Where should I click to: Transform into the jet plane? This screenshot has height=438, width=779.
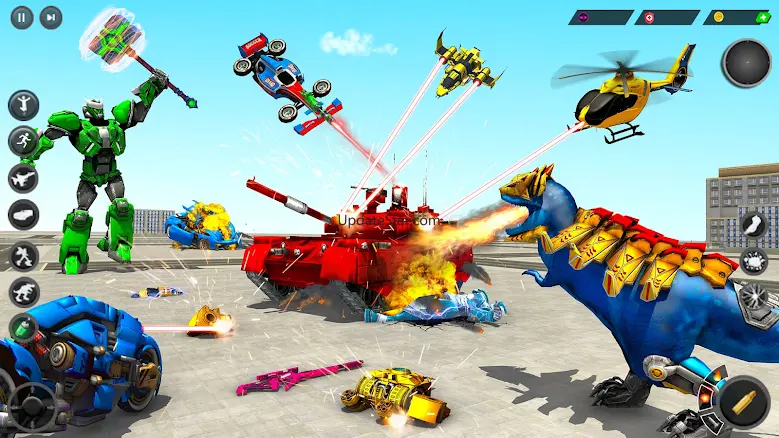click(x=23, y=178)
